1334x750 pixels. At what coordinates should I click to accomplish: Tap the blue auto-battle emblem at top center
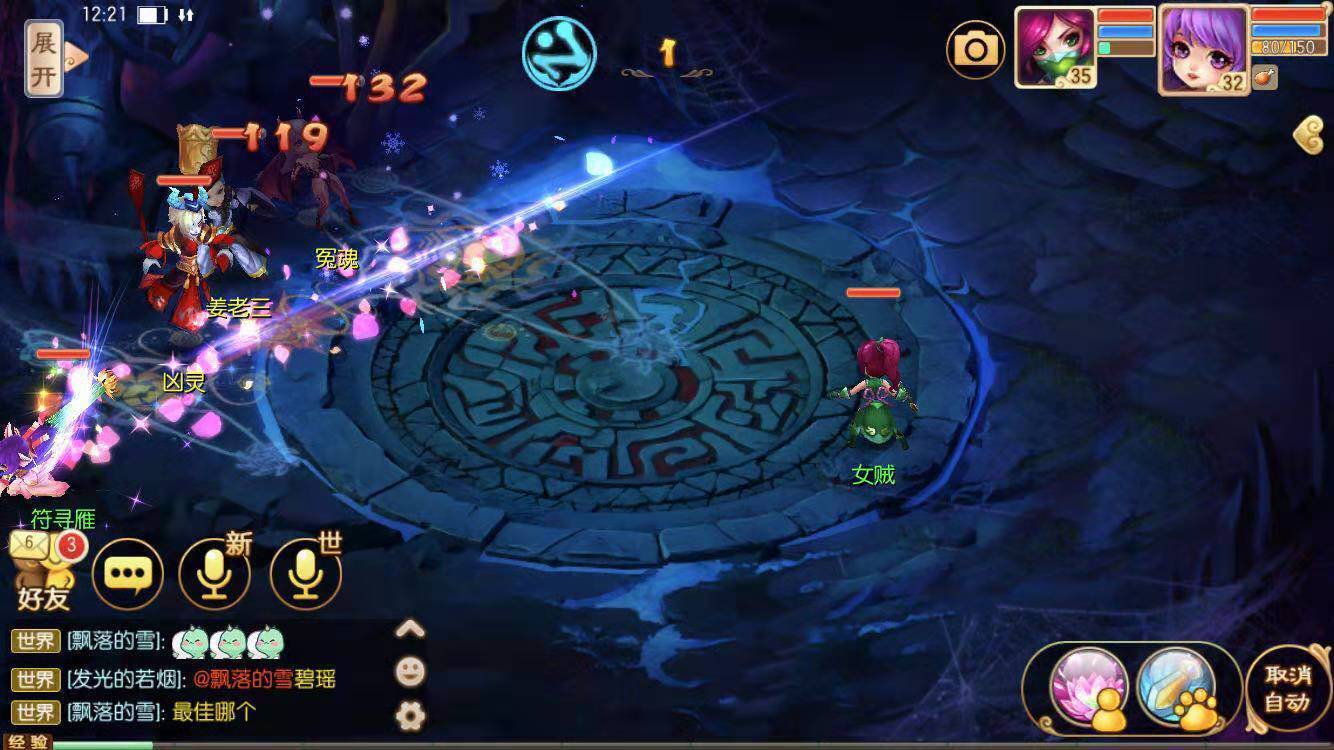coord(559,53)
